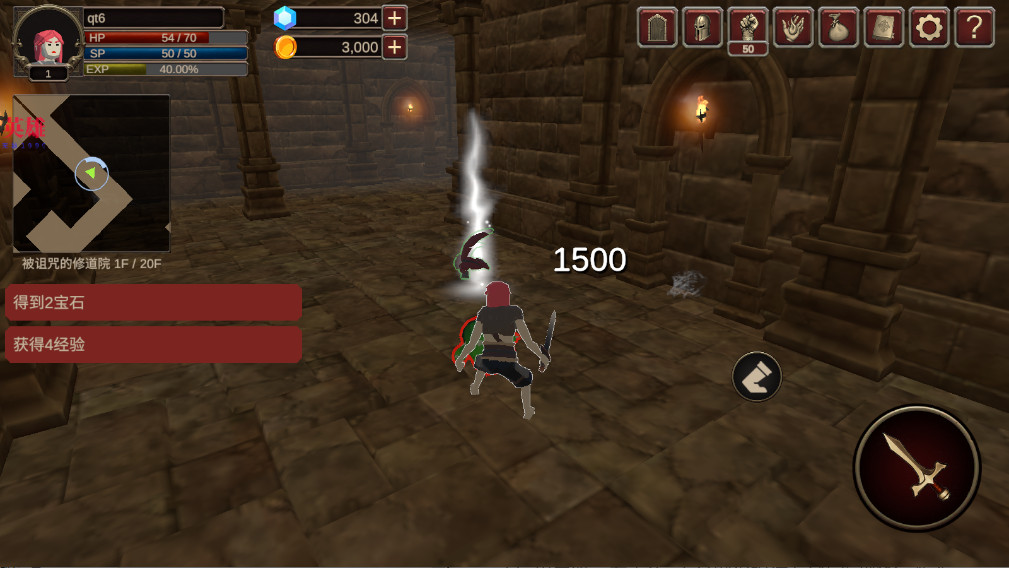Dismiss the 得到2宝石 notification
Viewport: 1009px width, 568px height.
[x=153, y=302]
